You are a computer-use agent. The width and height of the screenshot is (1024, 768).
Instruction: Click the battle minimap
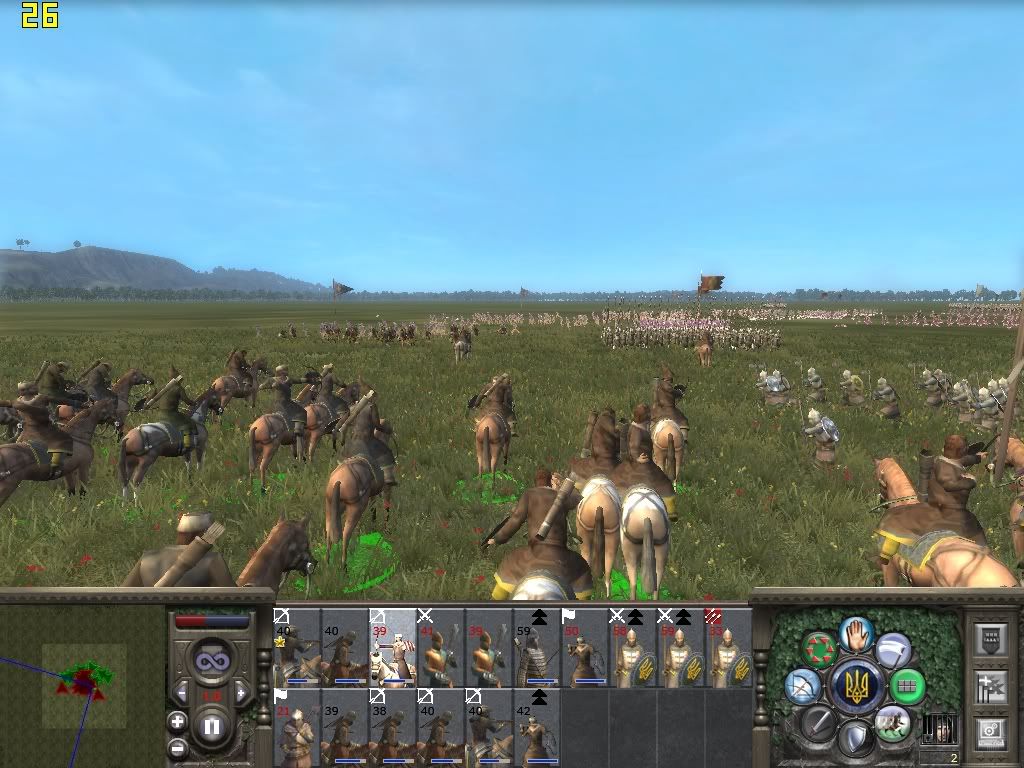coord(84,682)
